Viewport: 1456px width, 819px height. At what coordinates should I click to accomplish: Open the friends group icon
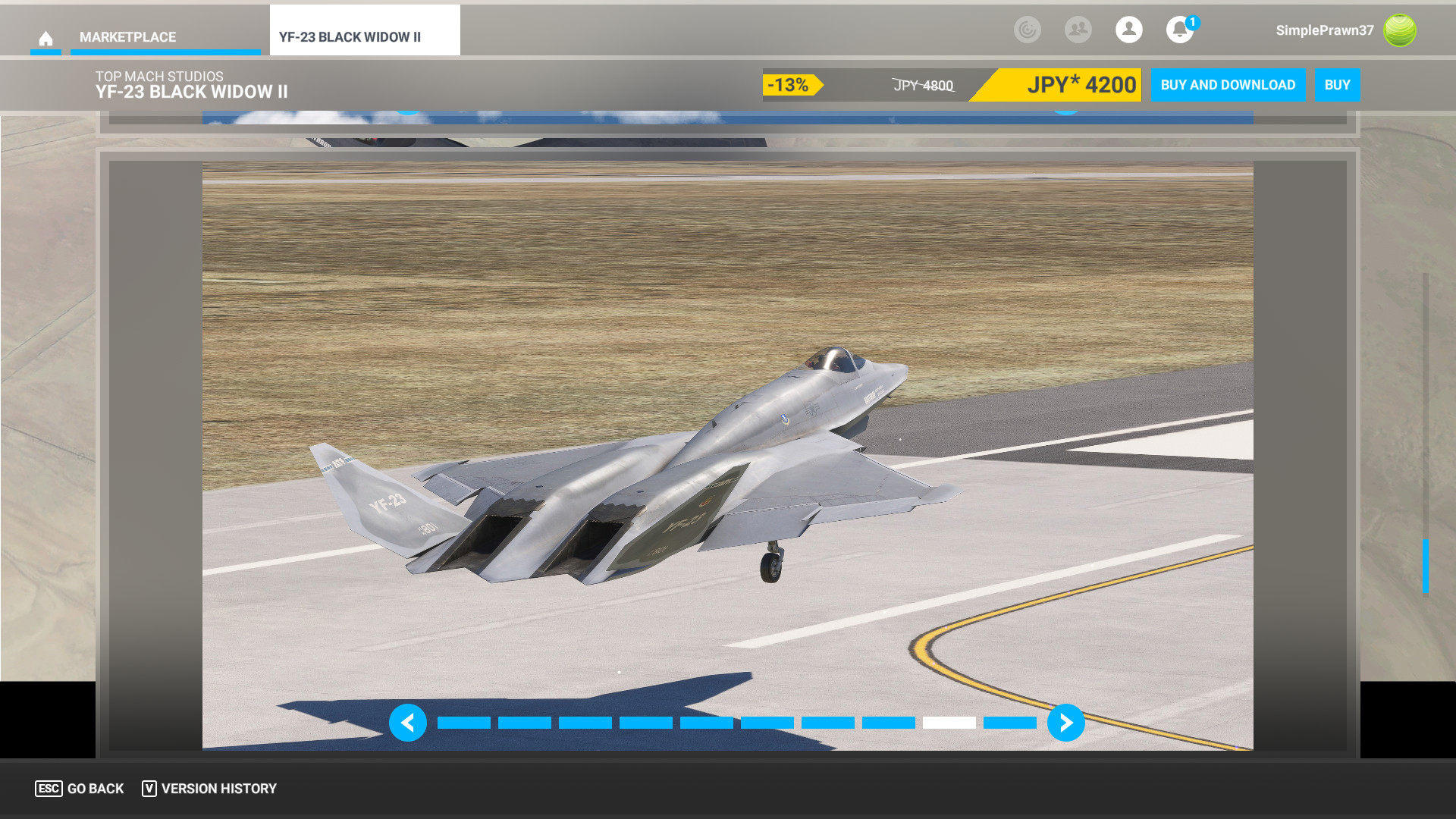[x=1078, y=30]
